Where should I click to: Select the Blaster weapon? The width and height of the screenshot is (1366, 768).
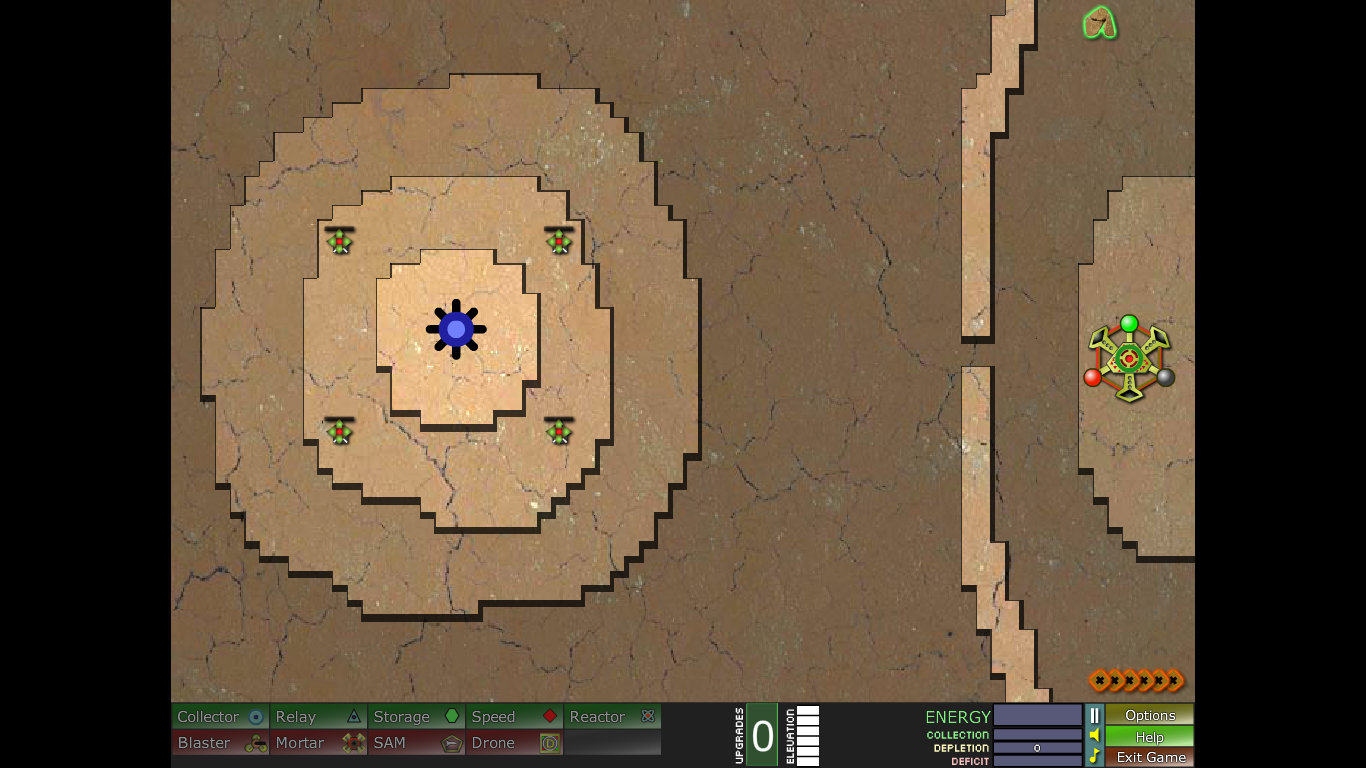tap(221, 743)
